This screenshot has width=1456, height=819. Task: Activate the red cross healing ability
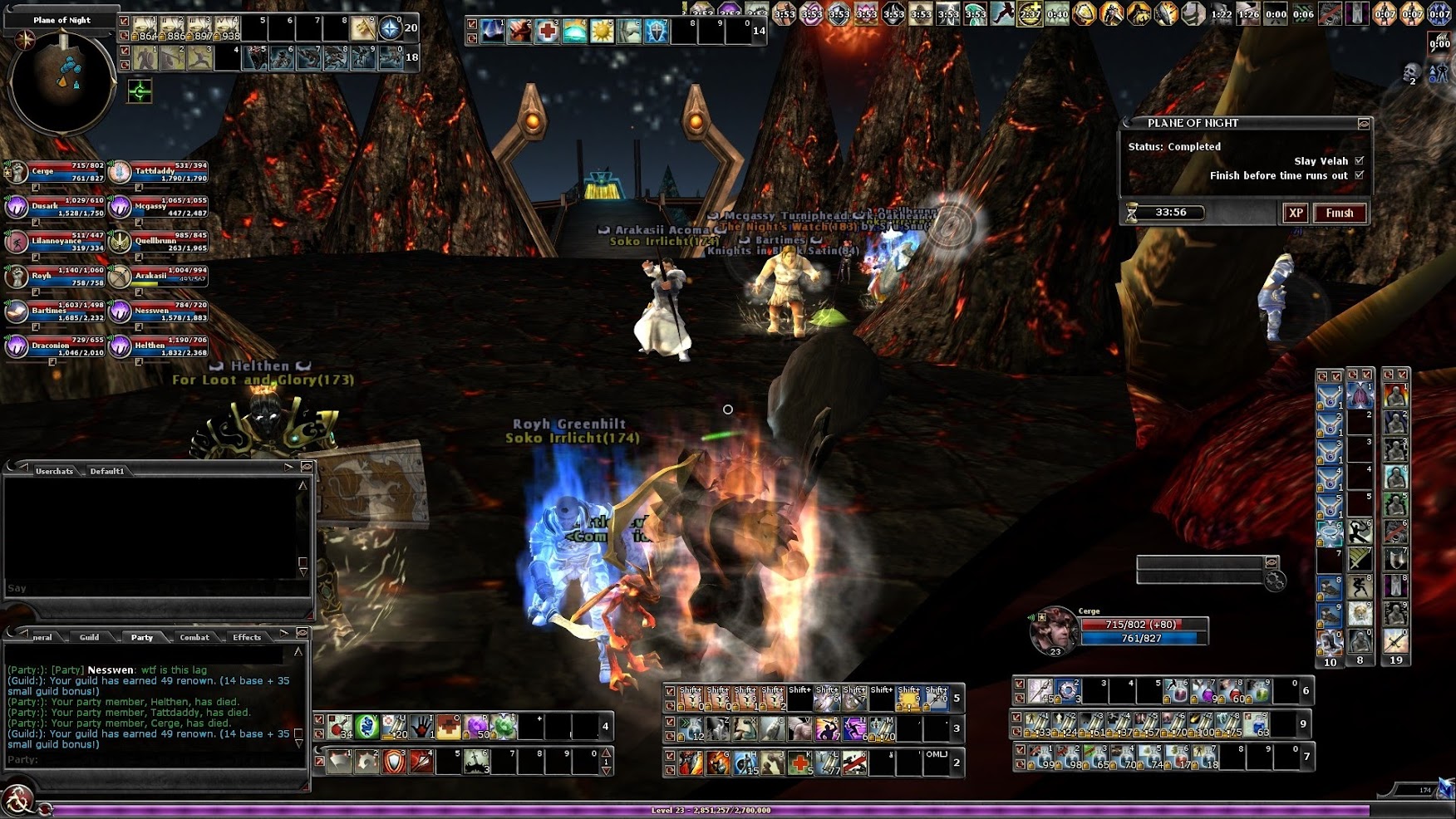(547, 32)
